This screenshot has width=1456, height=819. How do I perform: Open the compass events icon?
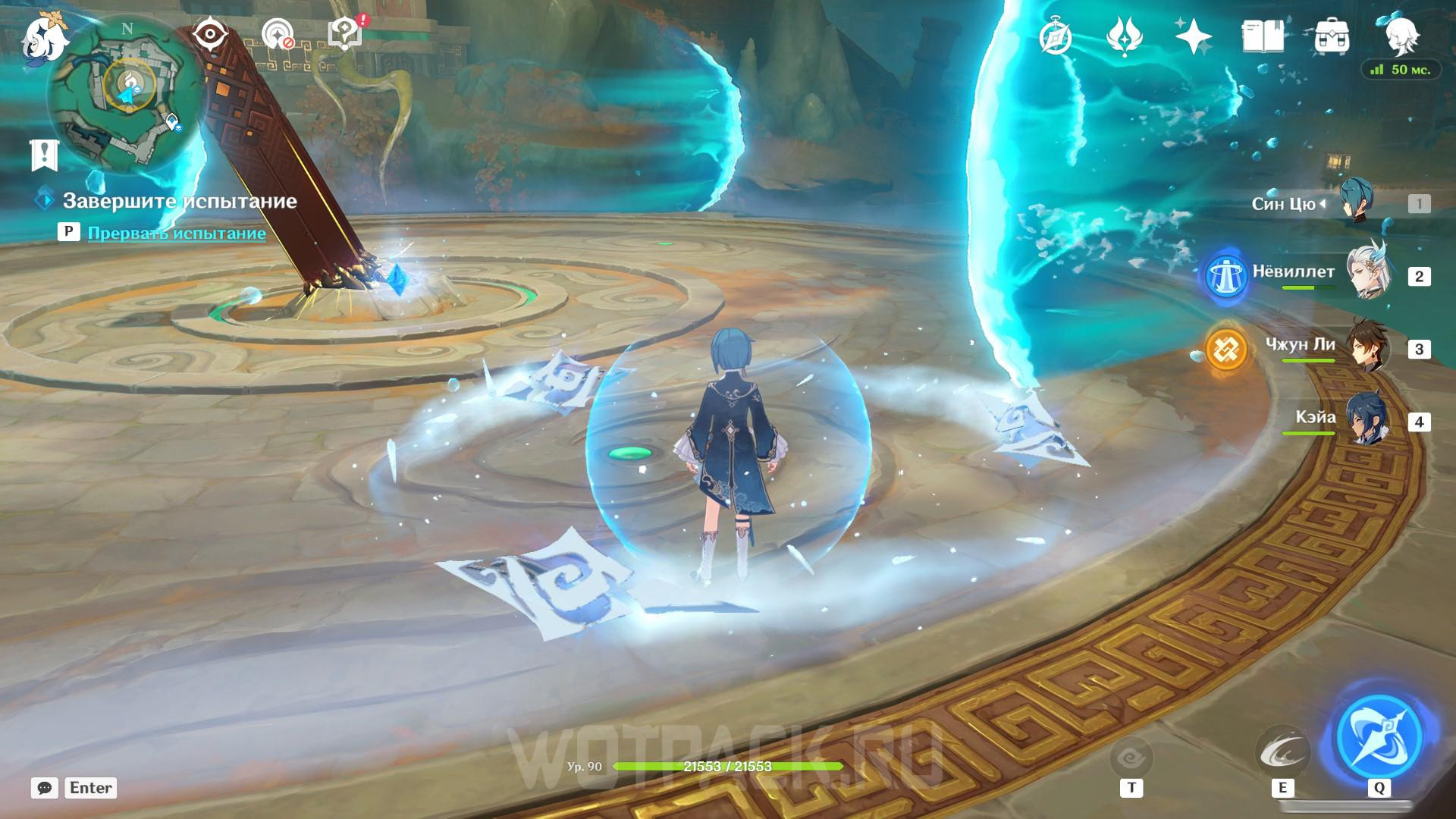1056,36
